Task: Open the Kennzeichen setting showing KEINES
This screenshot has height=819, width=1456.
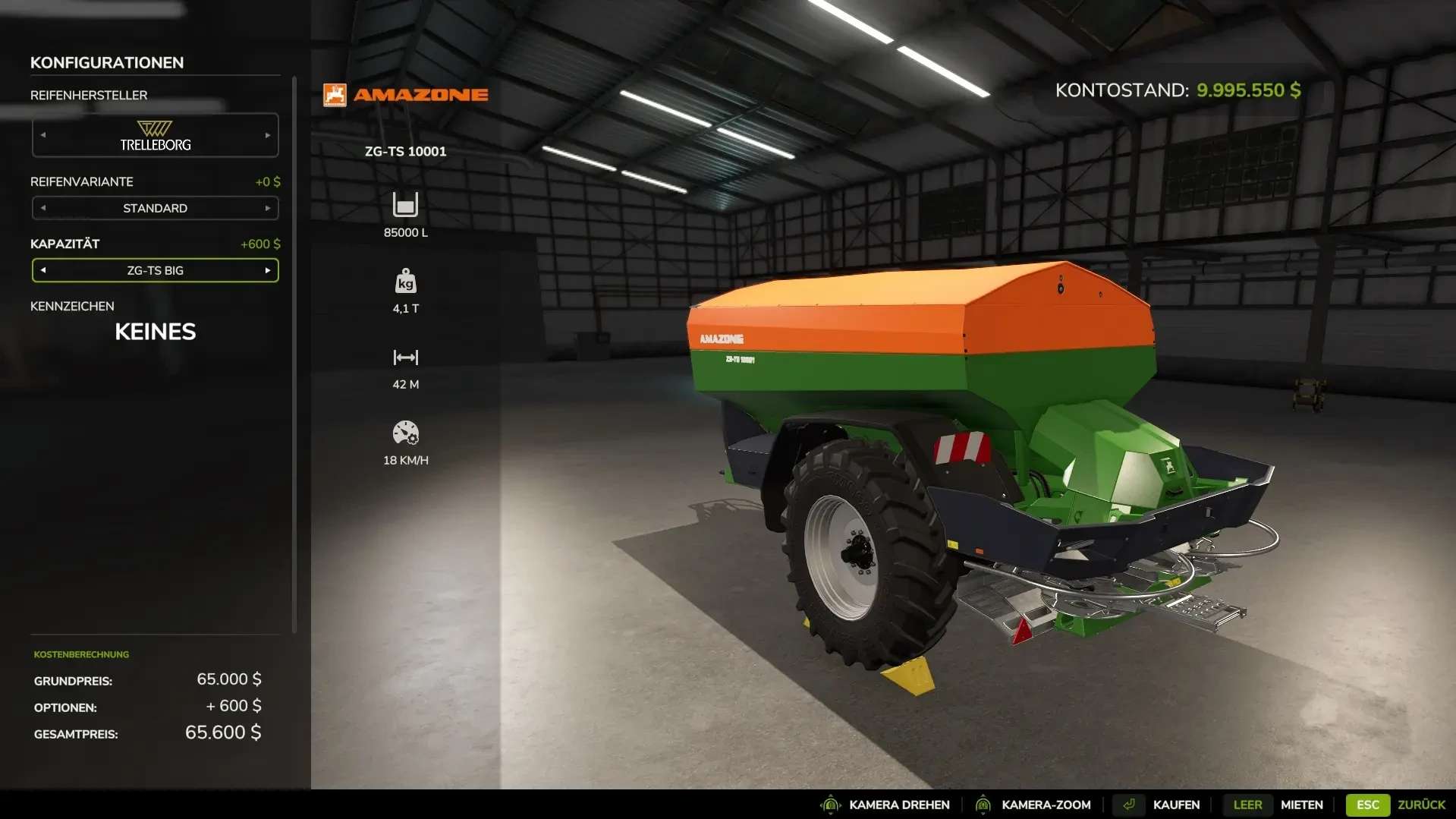Action: (155, 332)
